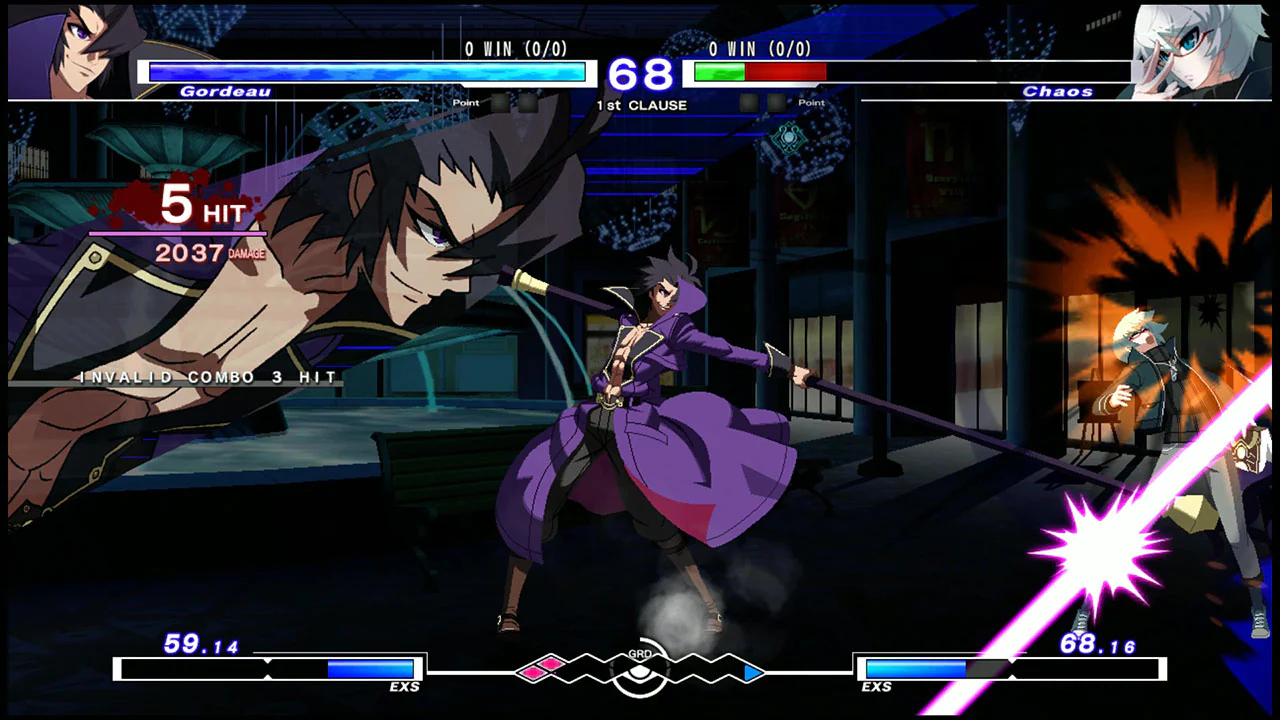Click Gordeau's blue EXS gauge bar
The width and height of the screenshot is (1280, 720).
pyautogui.click(x=368, y=669)
